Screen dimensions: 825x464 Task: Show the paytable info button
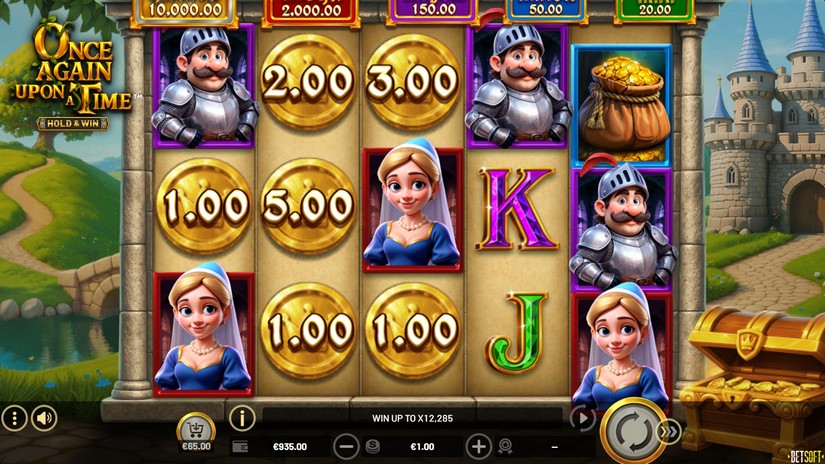(x=242, y=418)
